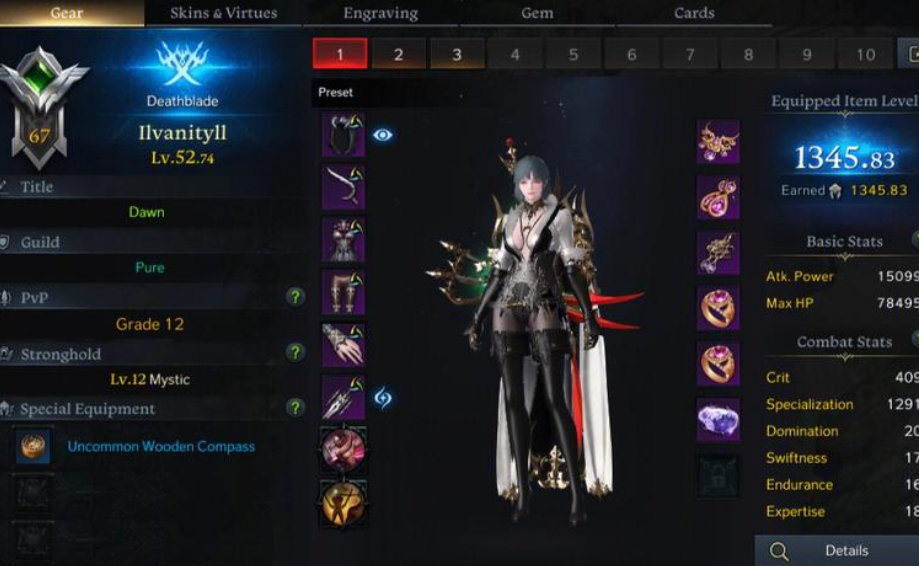Inspect the chest armor slot

343,239
